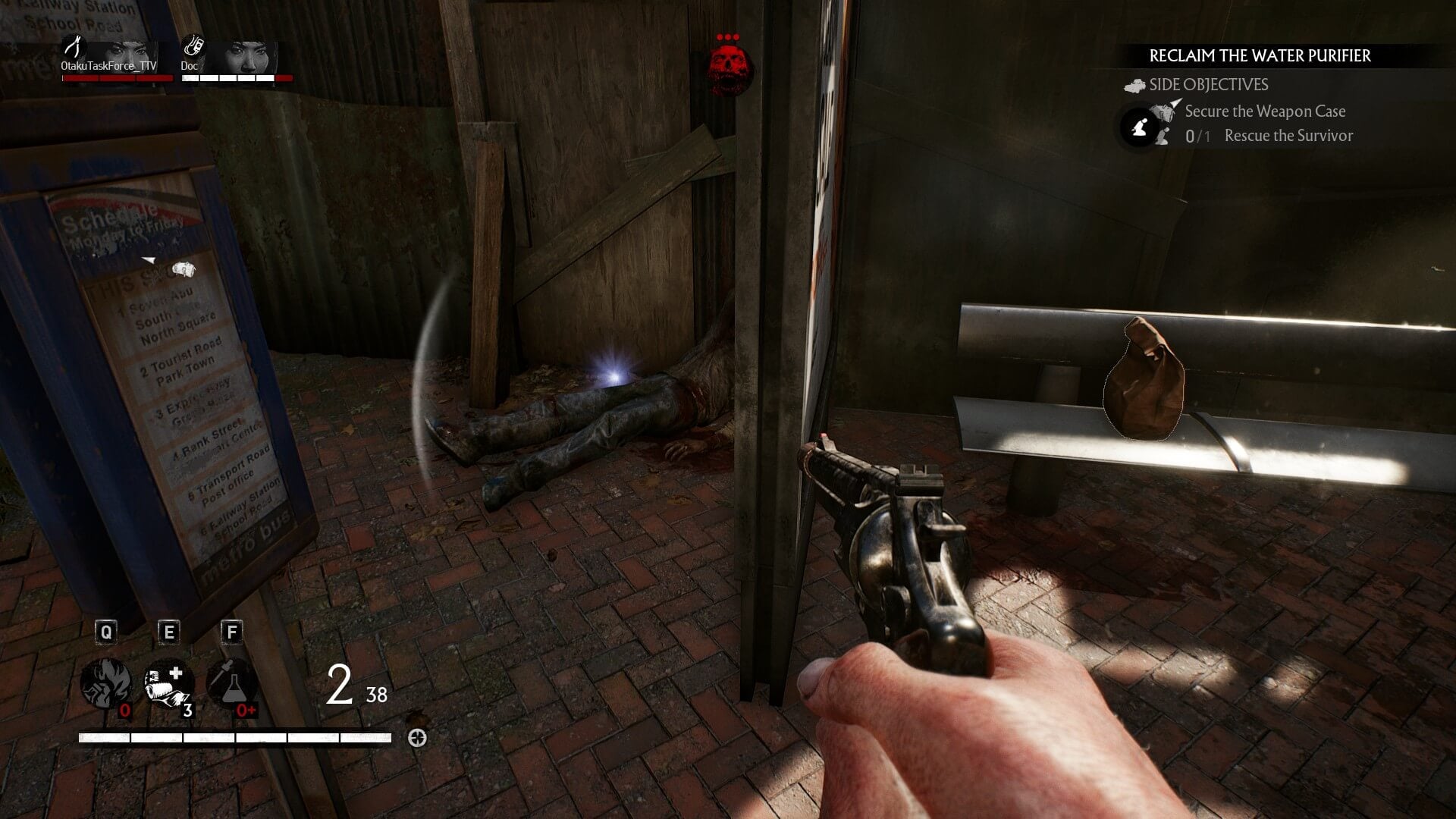1456x819 pixels.
Task: Click the wire cutters tool icon
Action: (73, 47)
